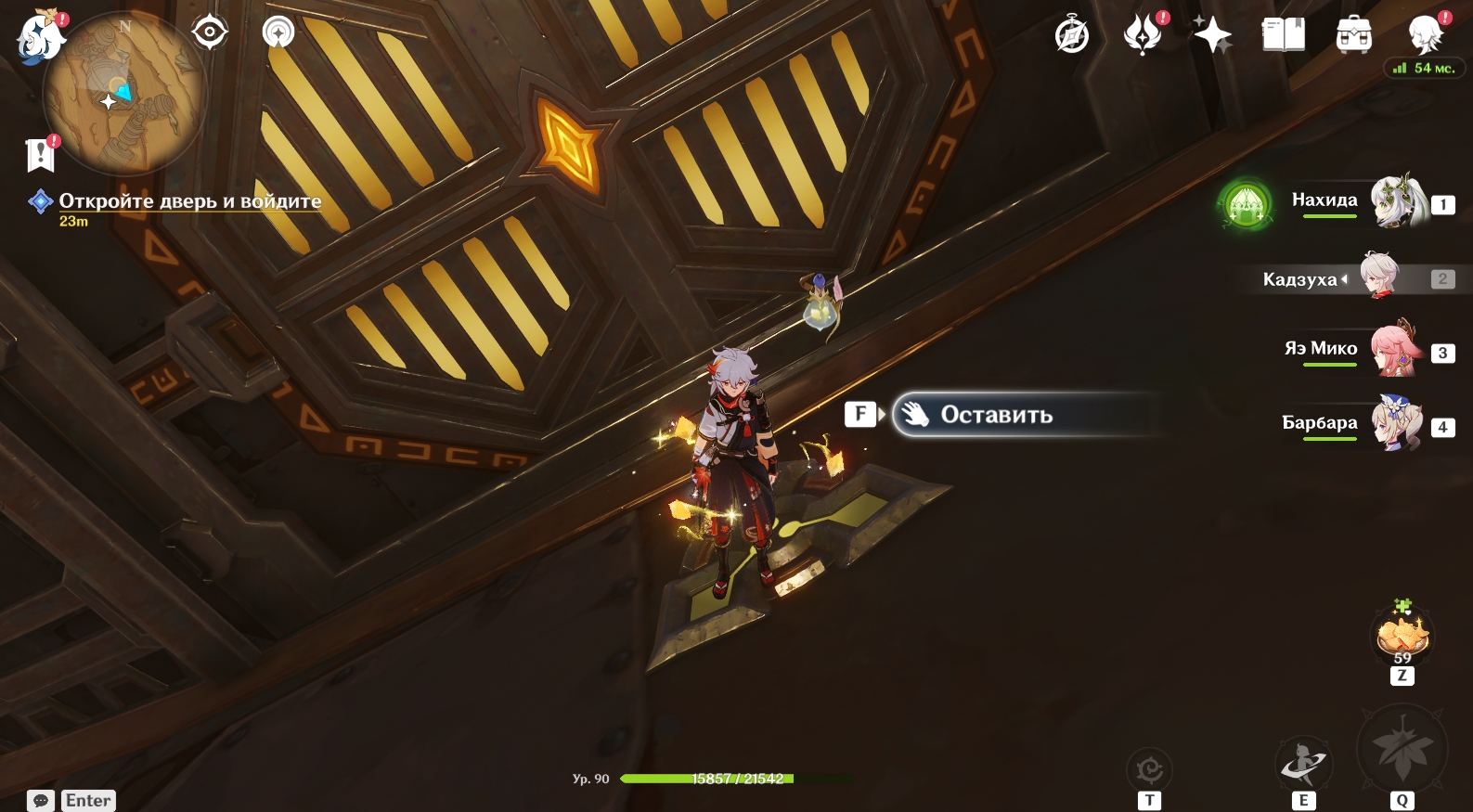This screenshot has height=812, width=1473.
Task: Open the inventory backpack icon
Action: pos(1354,36)
